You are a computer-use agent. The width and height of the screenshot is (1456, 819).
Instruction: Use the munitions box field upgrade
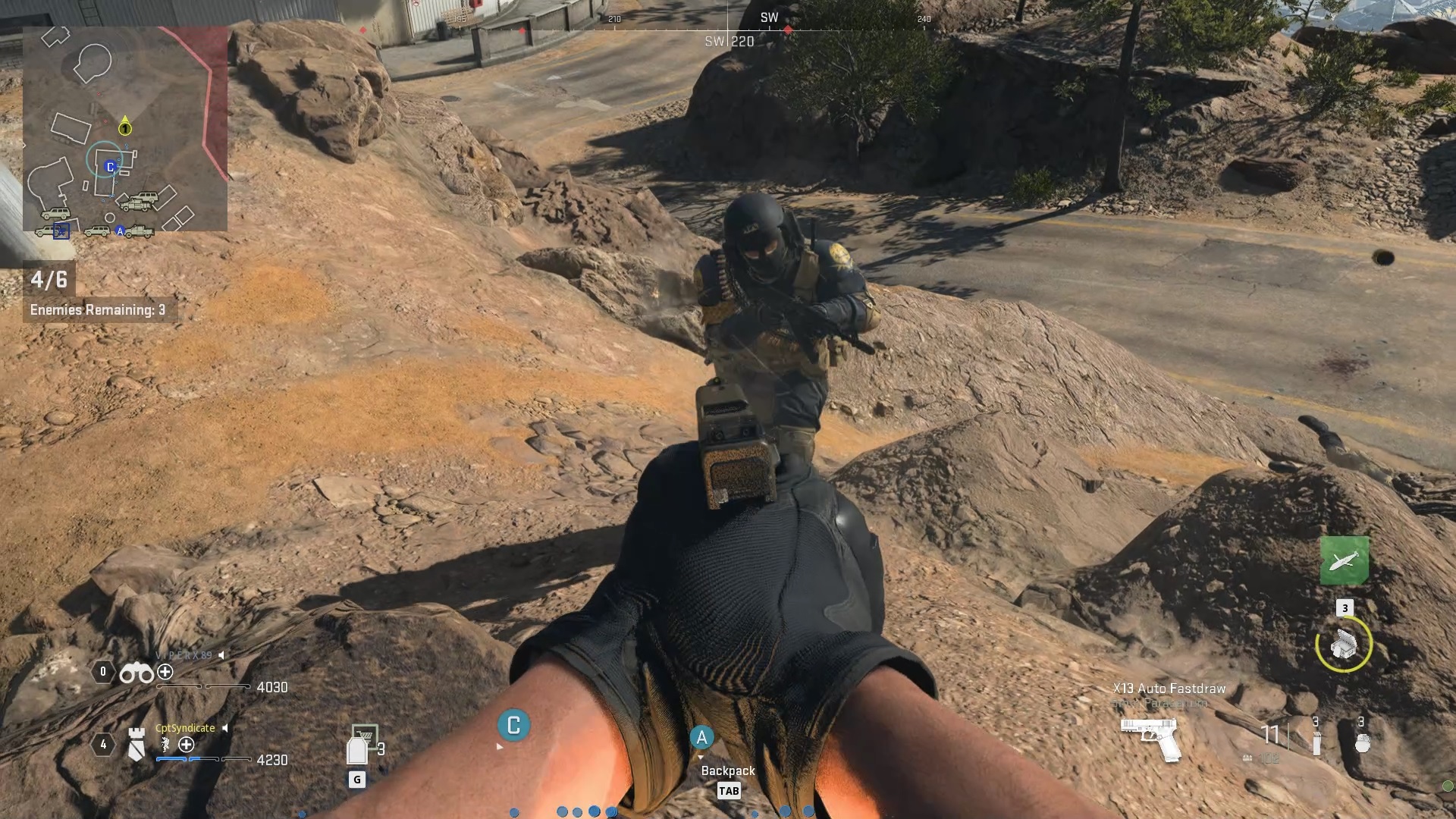click(1344, 644)
